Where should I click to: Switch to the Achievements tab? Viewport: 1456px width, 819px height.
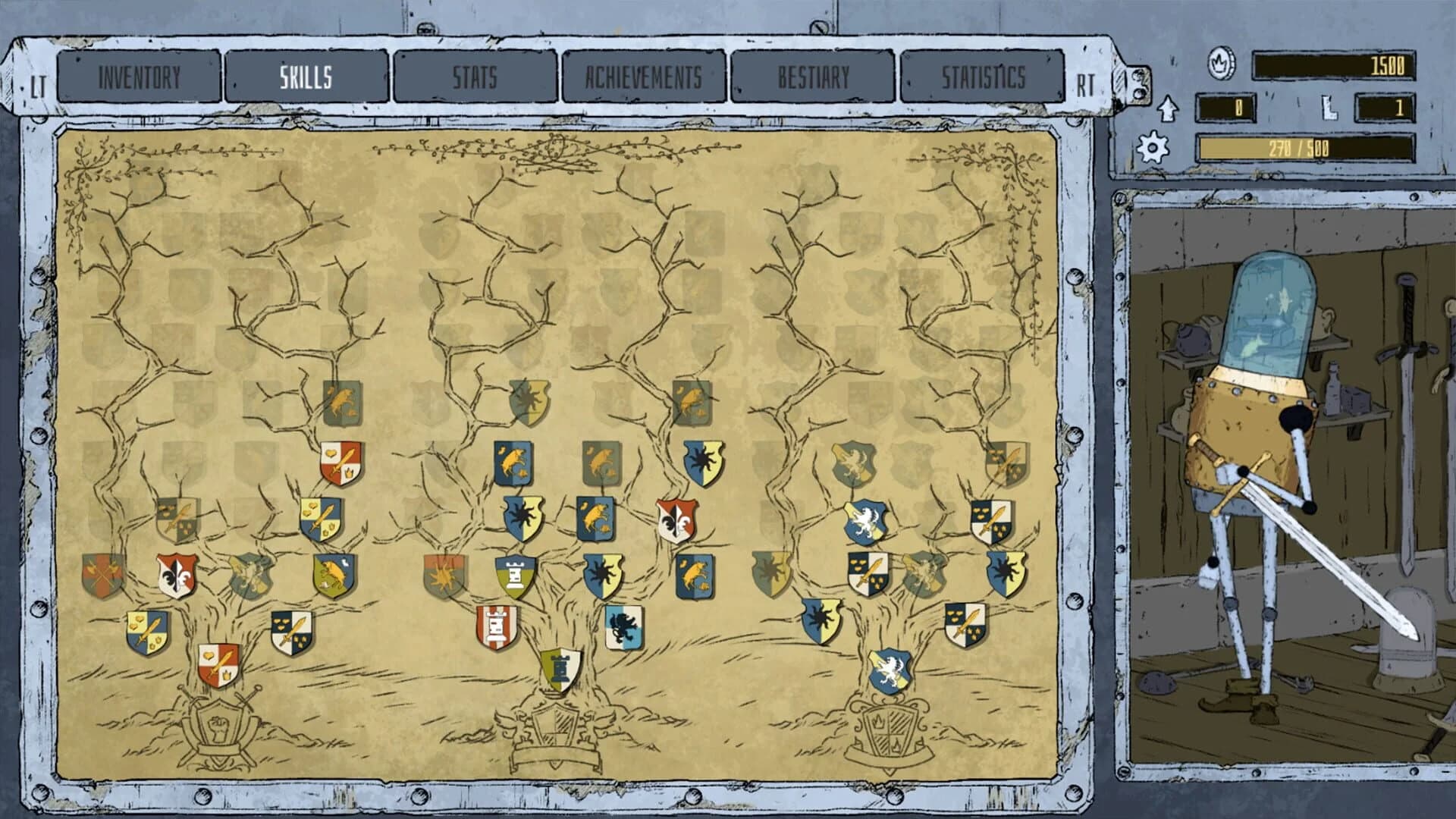(645, 76)
